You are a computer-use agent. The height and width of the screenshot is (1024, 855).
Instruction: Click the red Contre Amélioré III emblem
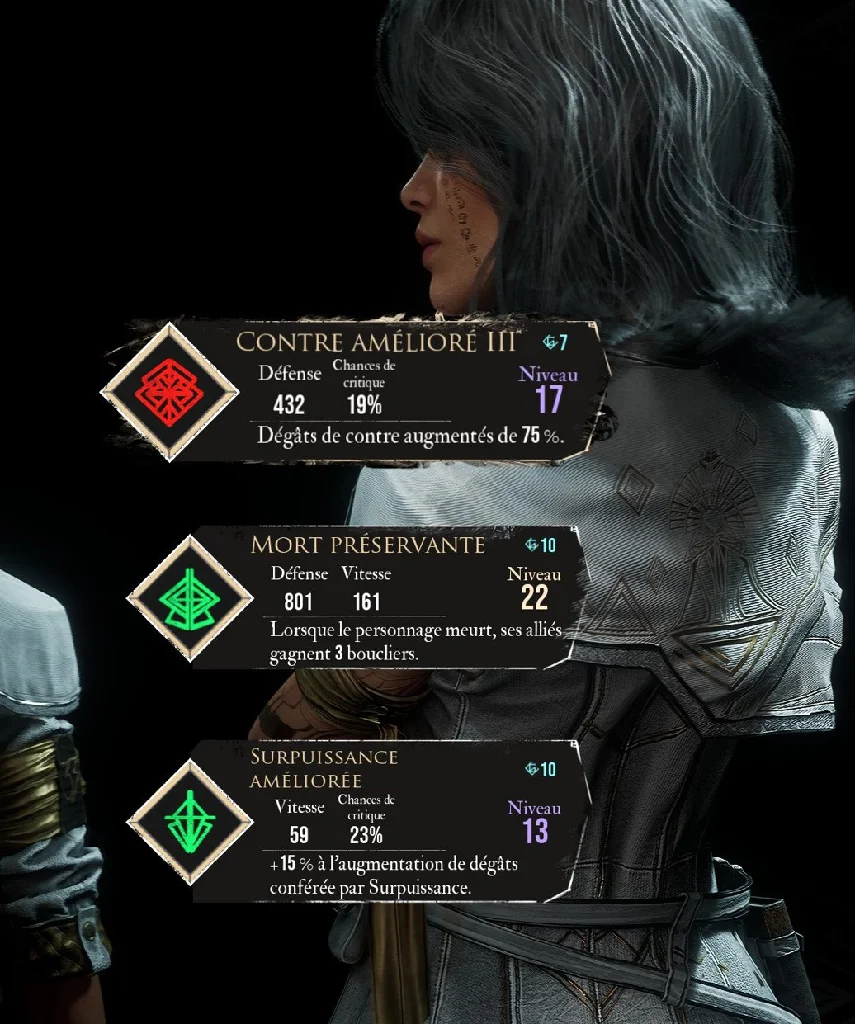169,392
